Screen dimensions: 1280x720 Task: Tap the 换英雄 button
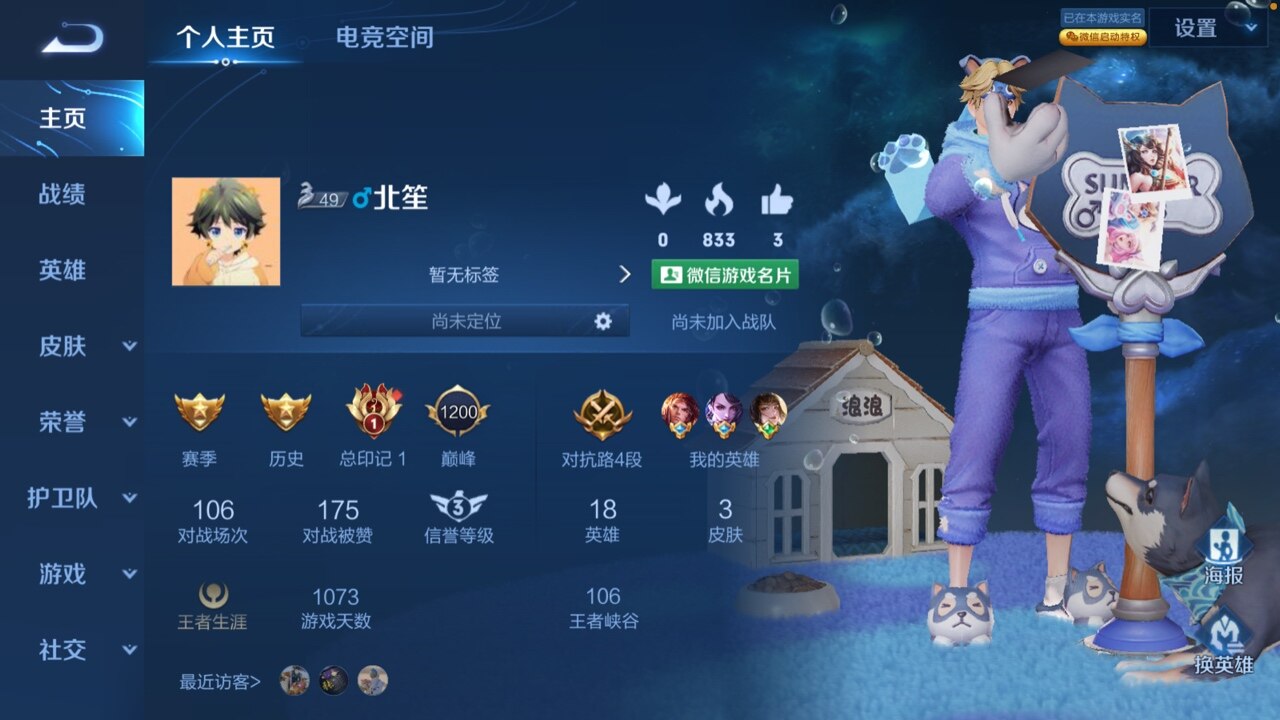pyautogui.click(x=1222, y=642)
